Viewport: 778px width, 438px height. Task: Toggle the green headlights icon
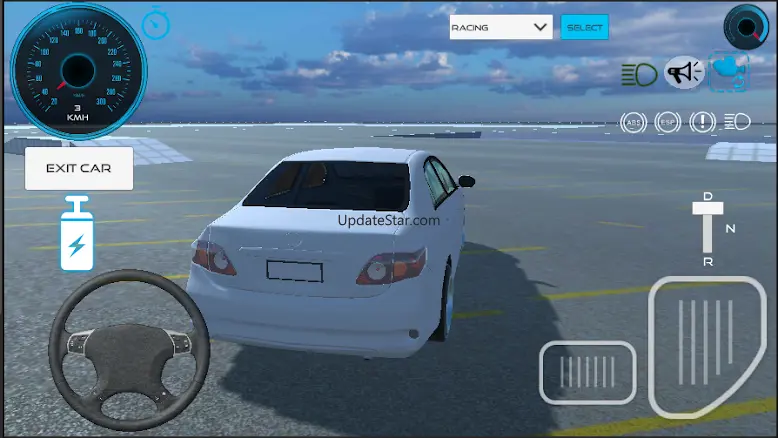[637, 73]
